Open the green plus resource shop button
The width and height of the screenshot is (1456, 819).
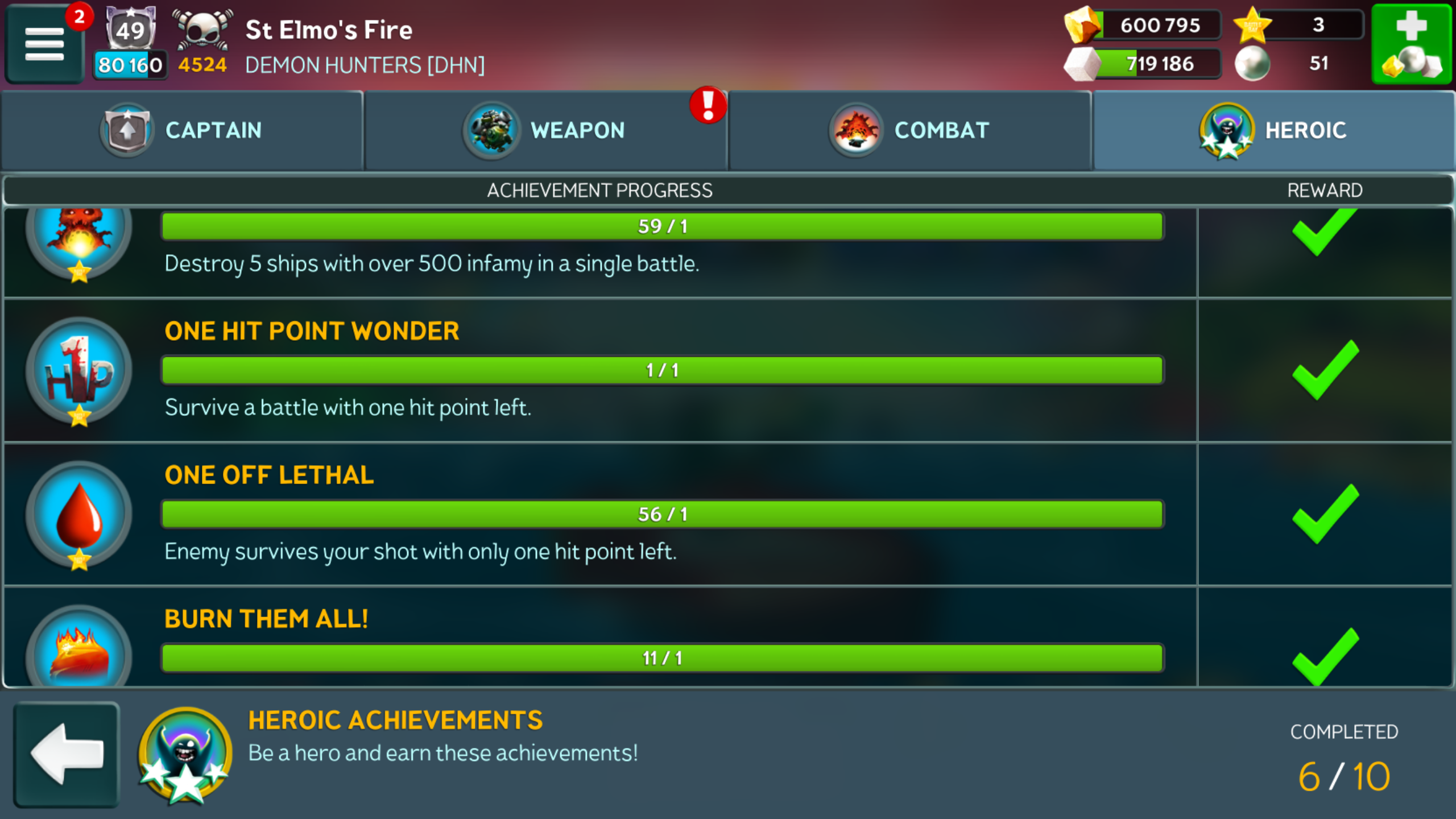pyautogui.click(x=1412, y=44)
